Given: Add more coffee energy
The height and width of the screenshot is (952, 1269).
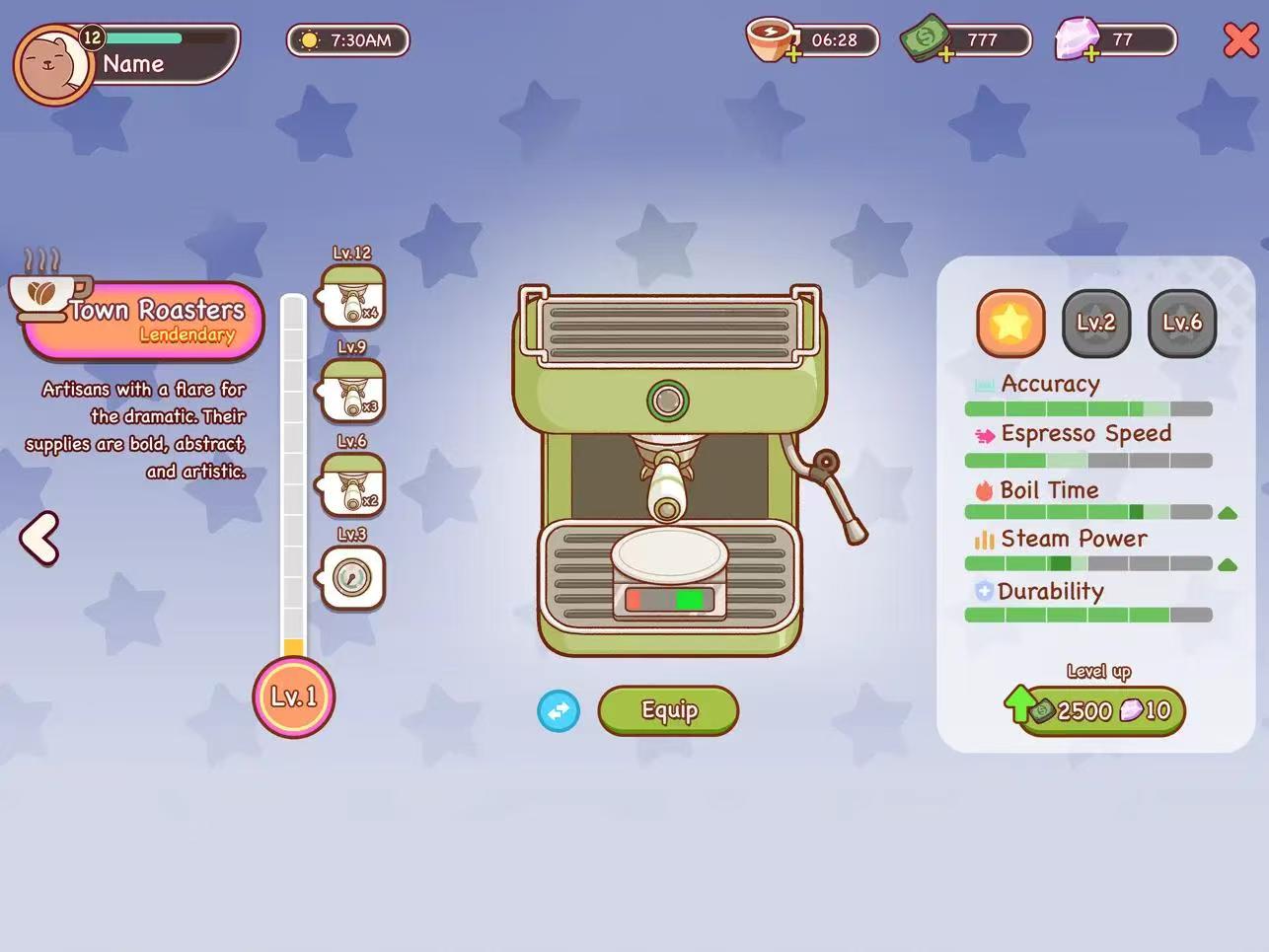Looking at the screenshot, I should 793,56.
